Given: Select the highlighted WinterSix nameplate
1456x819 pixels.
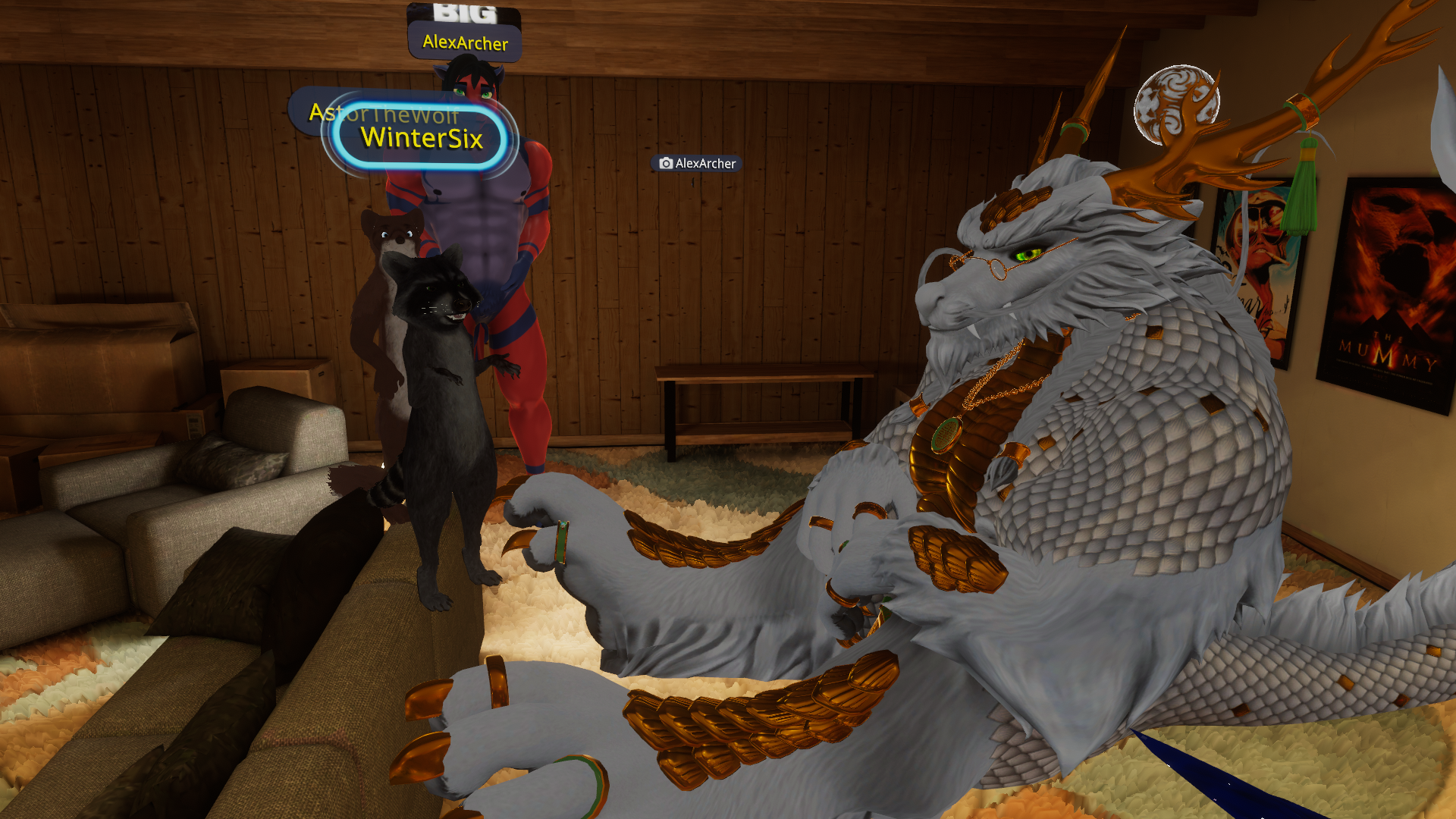Looking at the screenshot, I should pyautogui.click(x=422, y=138).
